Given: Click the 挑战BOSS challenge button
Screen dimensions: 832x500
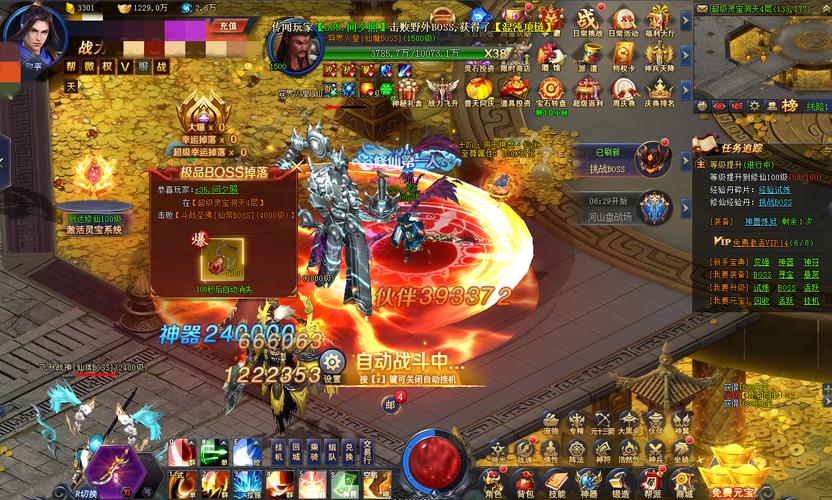Looking at the screenshot, I should pyautogui.click(x=607, y=169).
